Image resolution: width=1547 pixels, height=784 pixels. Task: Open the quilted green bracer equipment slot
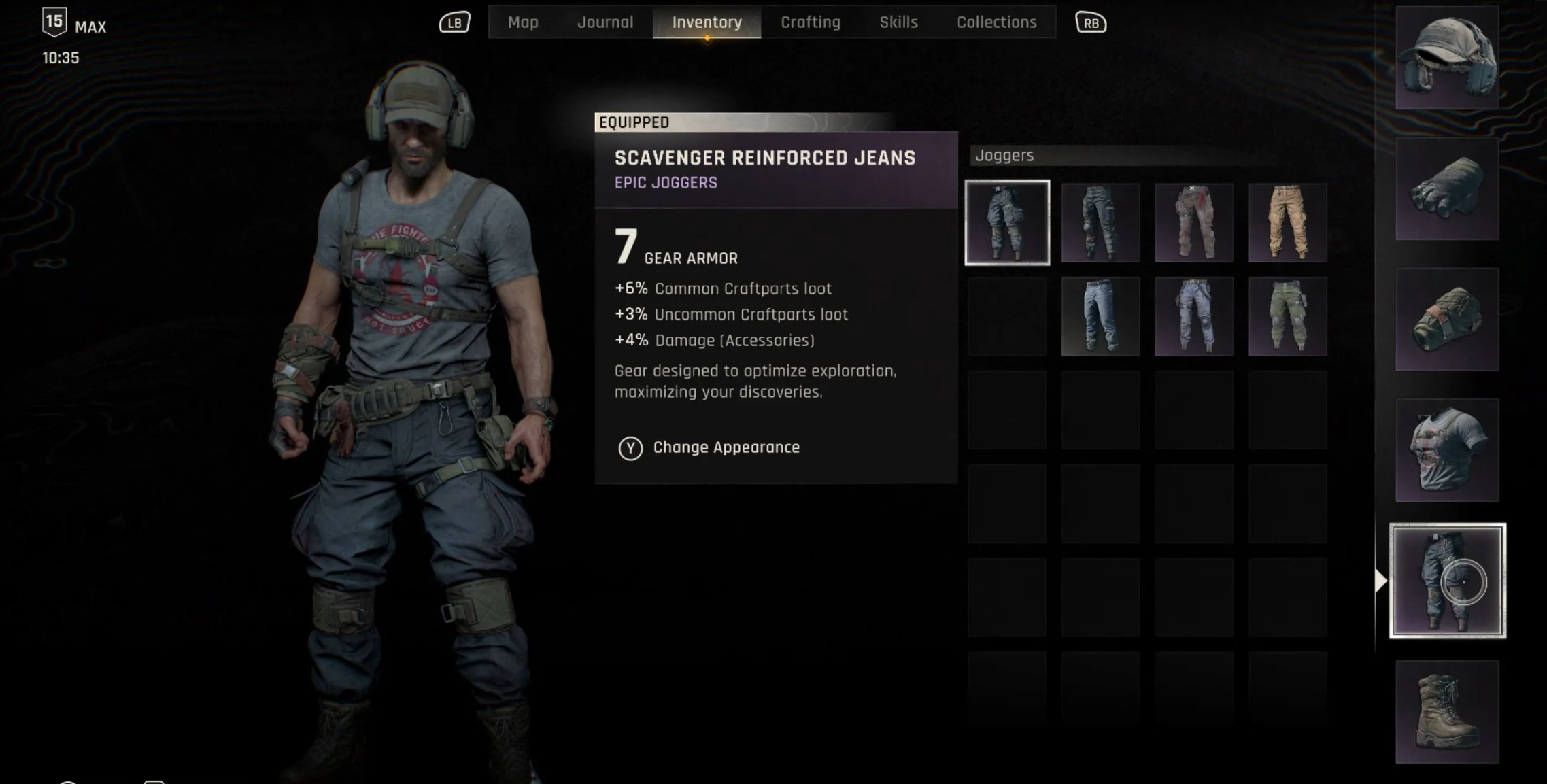(1447, 320)
